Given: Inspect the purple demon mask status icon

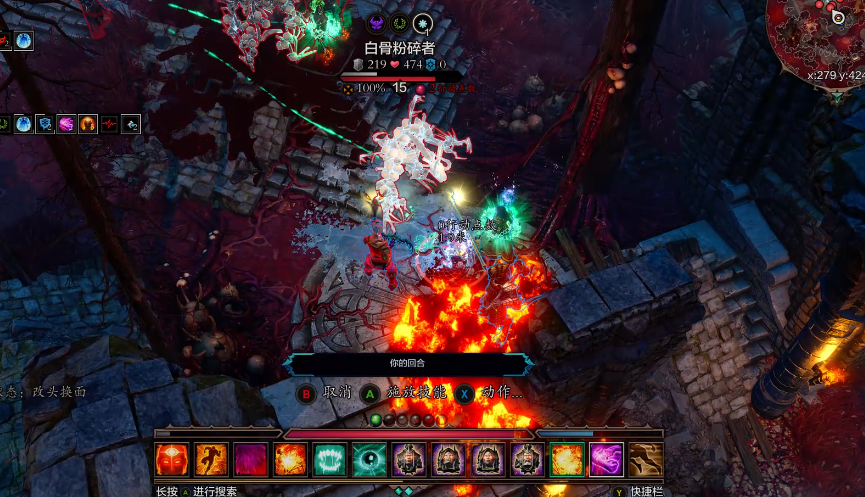Looking at the screenshot, I should (376, 24).
